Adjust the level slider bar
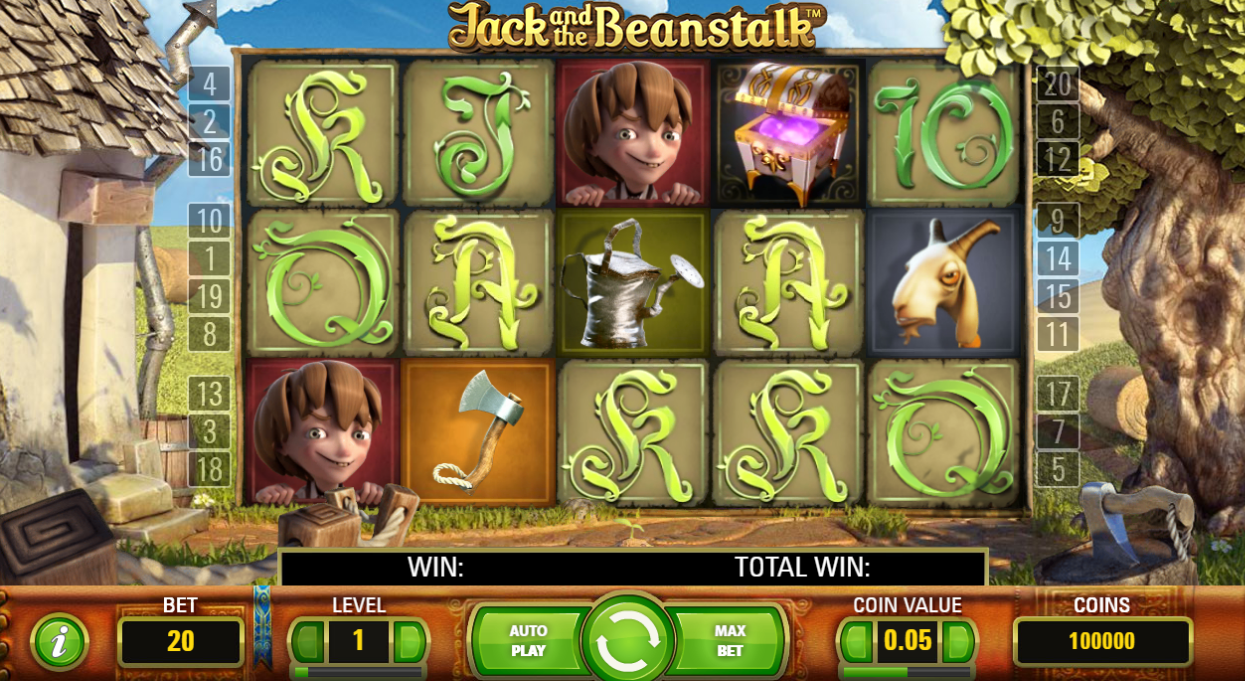 click(x=358, y=673)
